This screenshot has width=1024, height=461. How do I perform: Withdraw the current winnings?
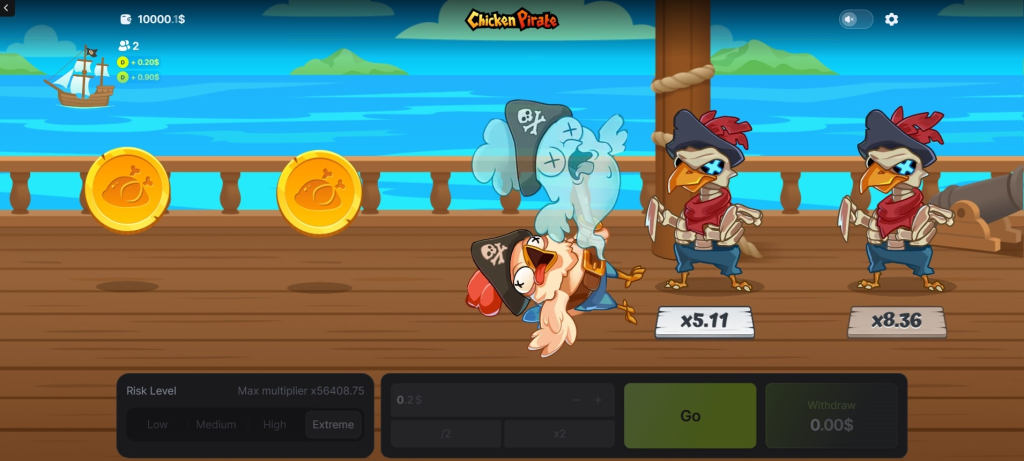coord(830,415)
